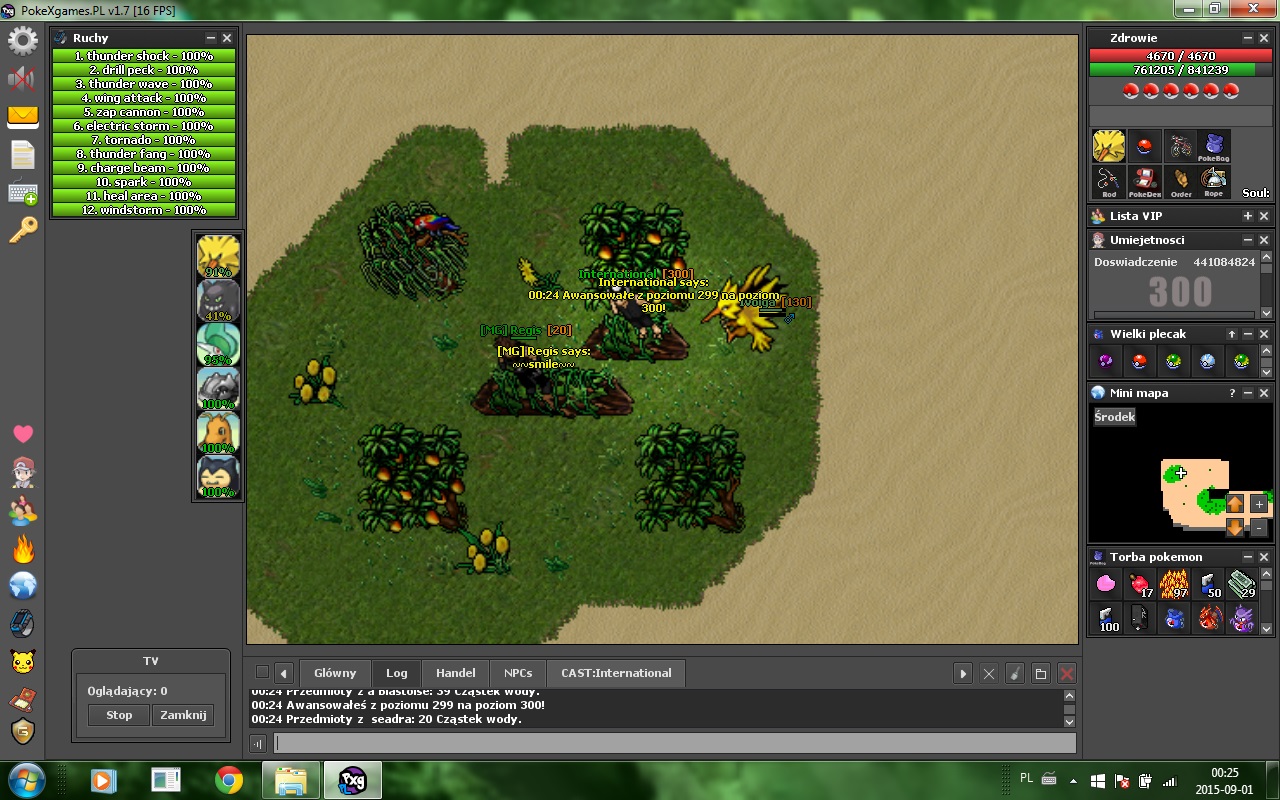This screenshot has height=800, width=1280.
Task: Activate the electric storm move
Action: [x=144, y=126]
